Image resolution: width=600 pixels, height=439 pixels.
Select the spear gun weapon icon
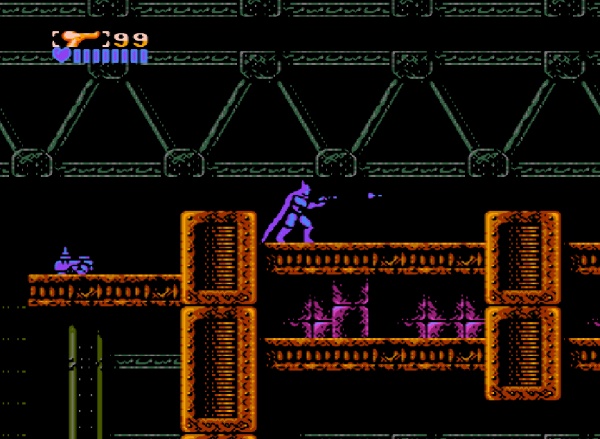point(80,39)
